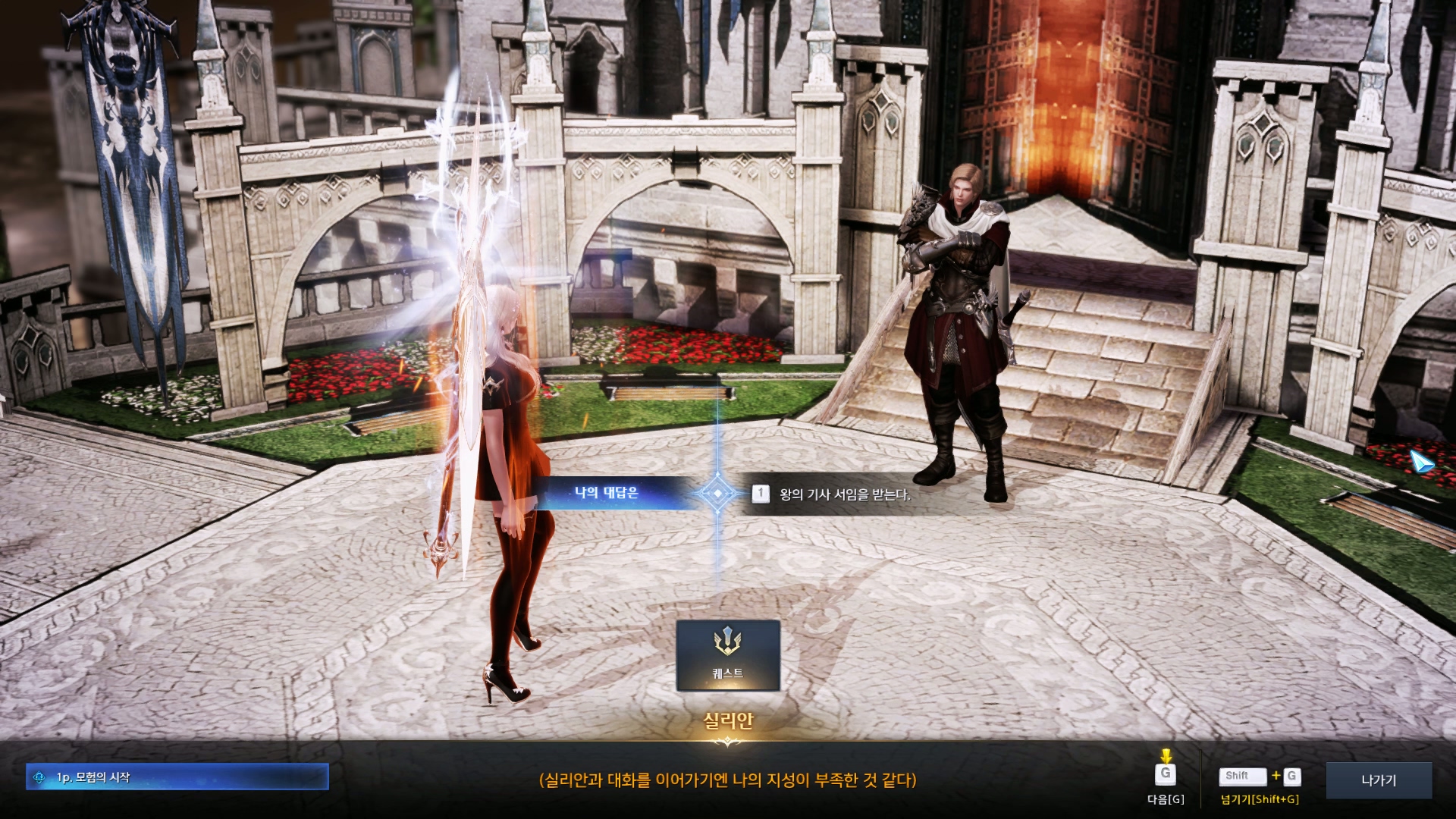Exit the dialogue with 나가기
Screen dimensions: 1456x819
(1378, 780)
